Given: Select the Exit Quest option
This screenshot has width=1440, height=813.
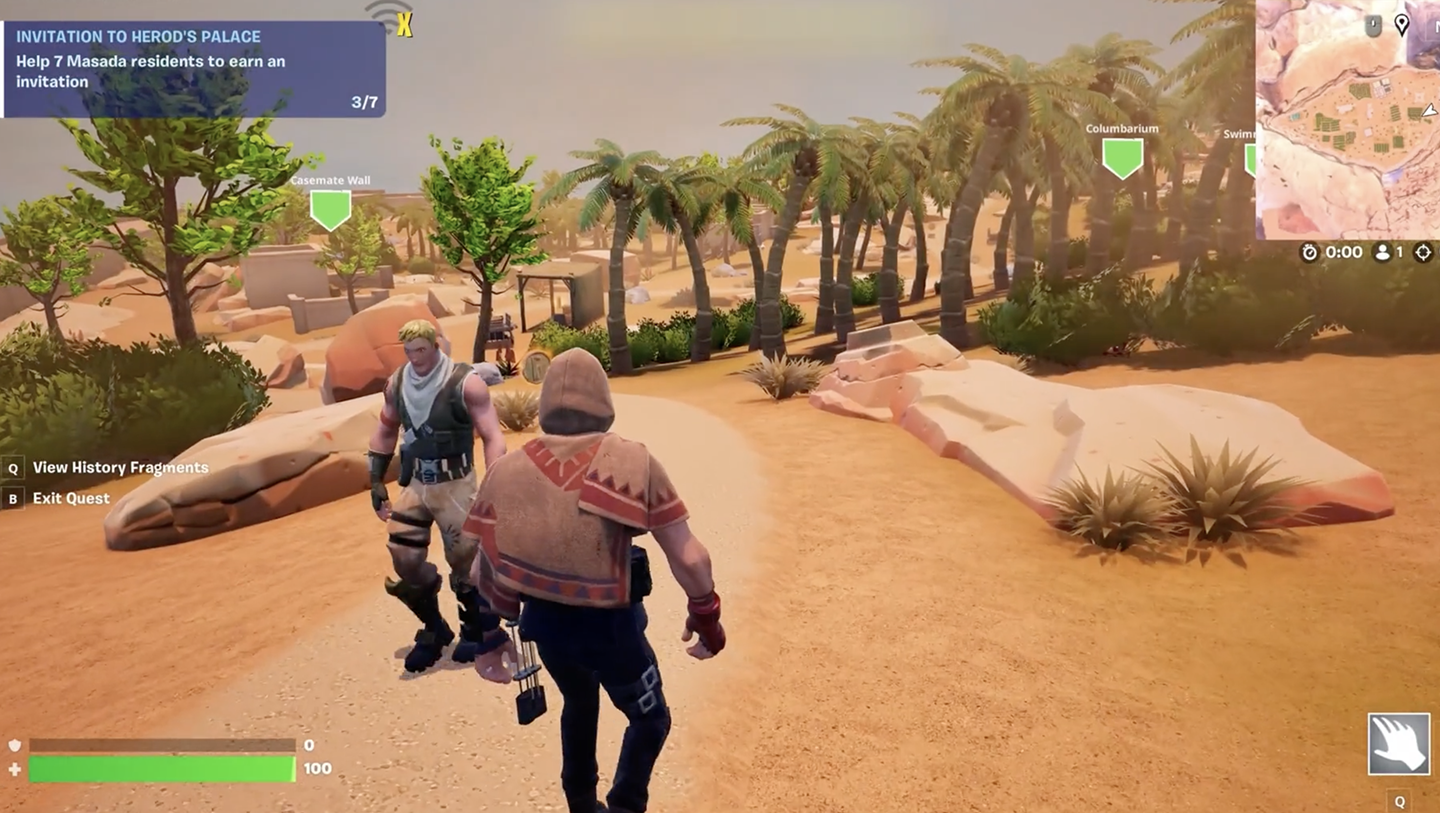Looking at the screenshot, I should [71, 498].
